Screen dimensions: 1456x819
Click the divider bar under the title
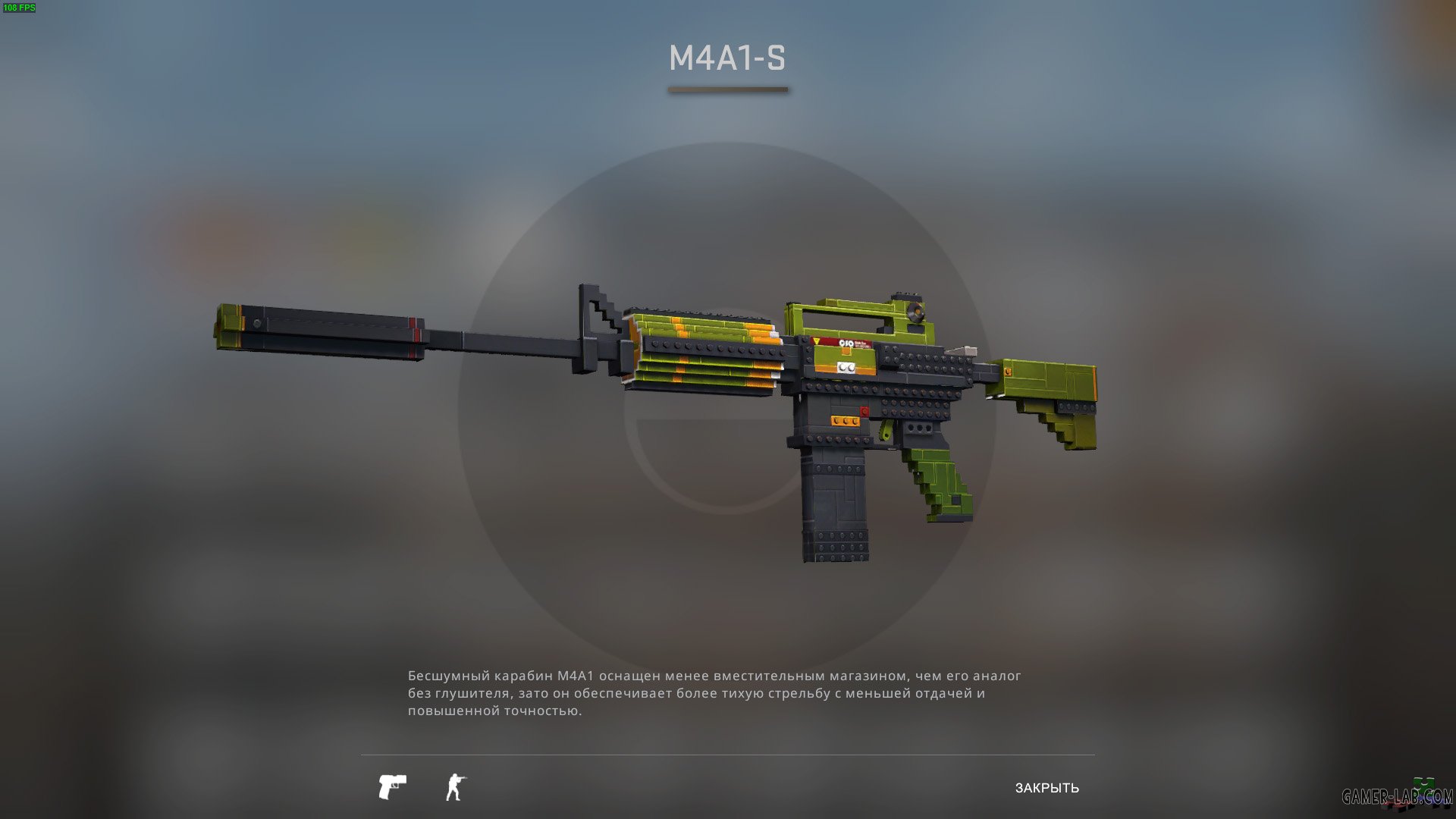[728, 89]
